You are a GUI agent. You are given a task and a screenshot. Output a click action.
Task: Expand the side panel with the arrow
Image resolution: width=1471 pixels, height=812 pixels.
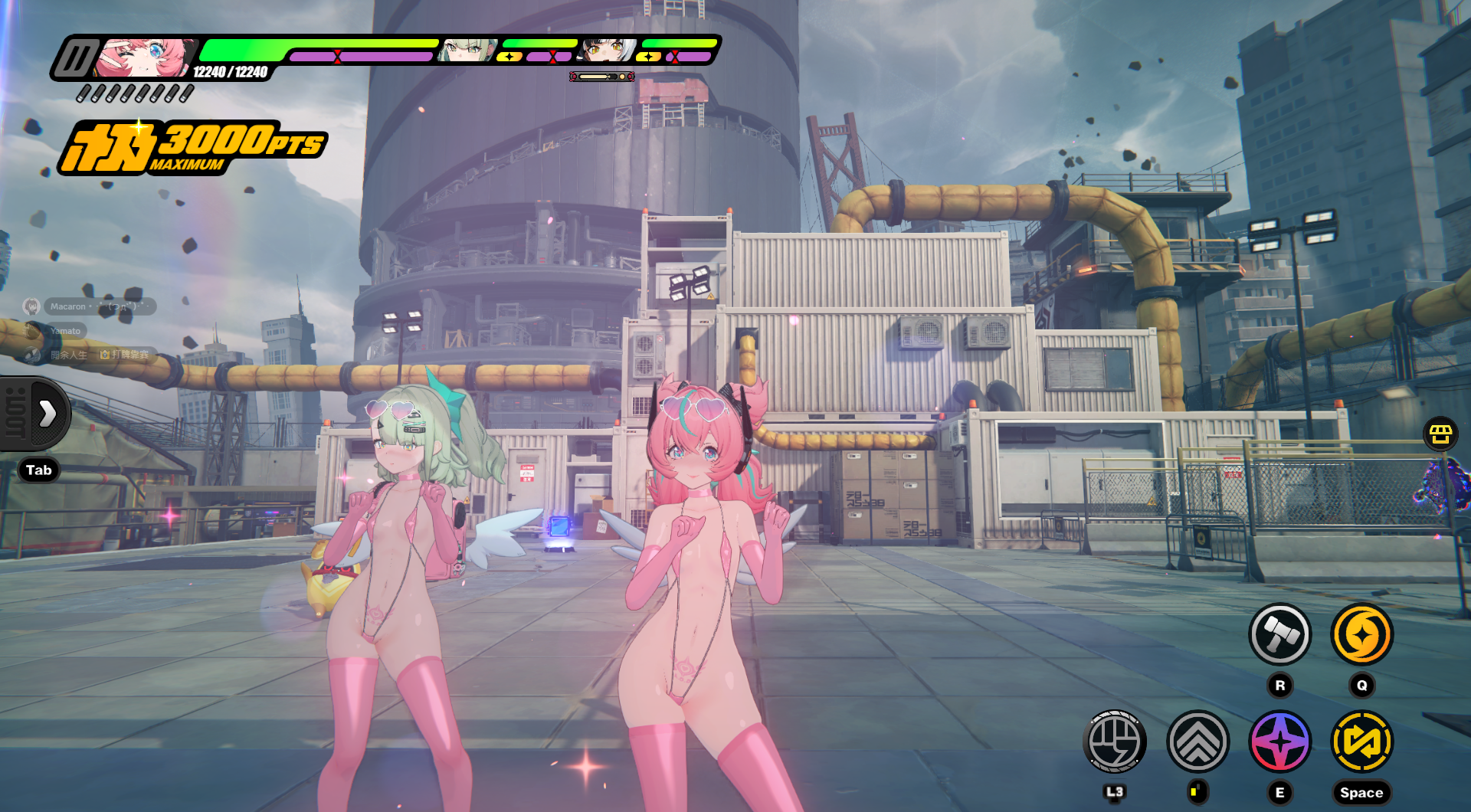pos(48,414)
